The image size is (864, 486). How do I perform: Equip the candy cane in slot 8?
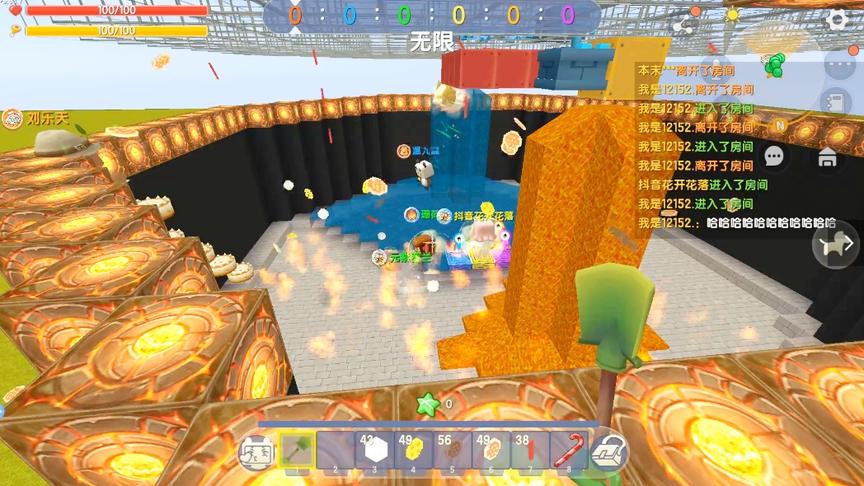(x=568, y=451)
